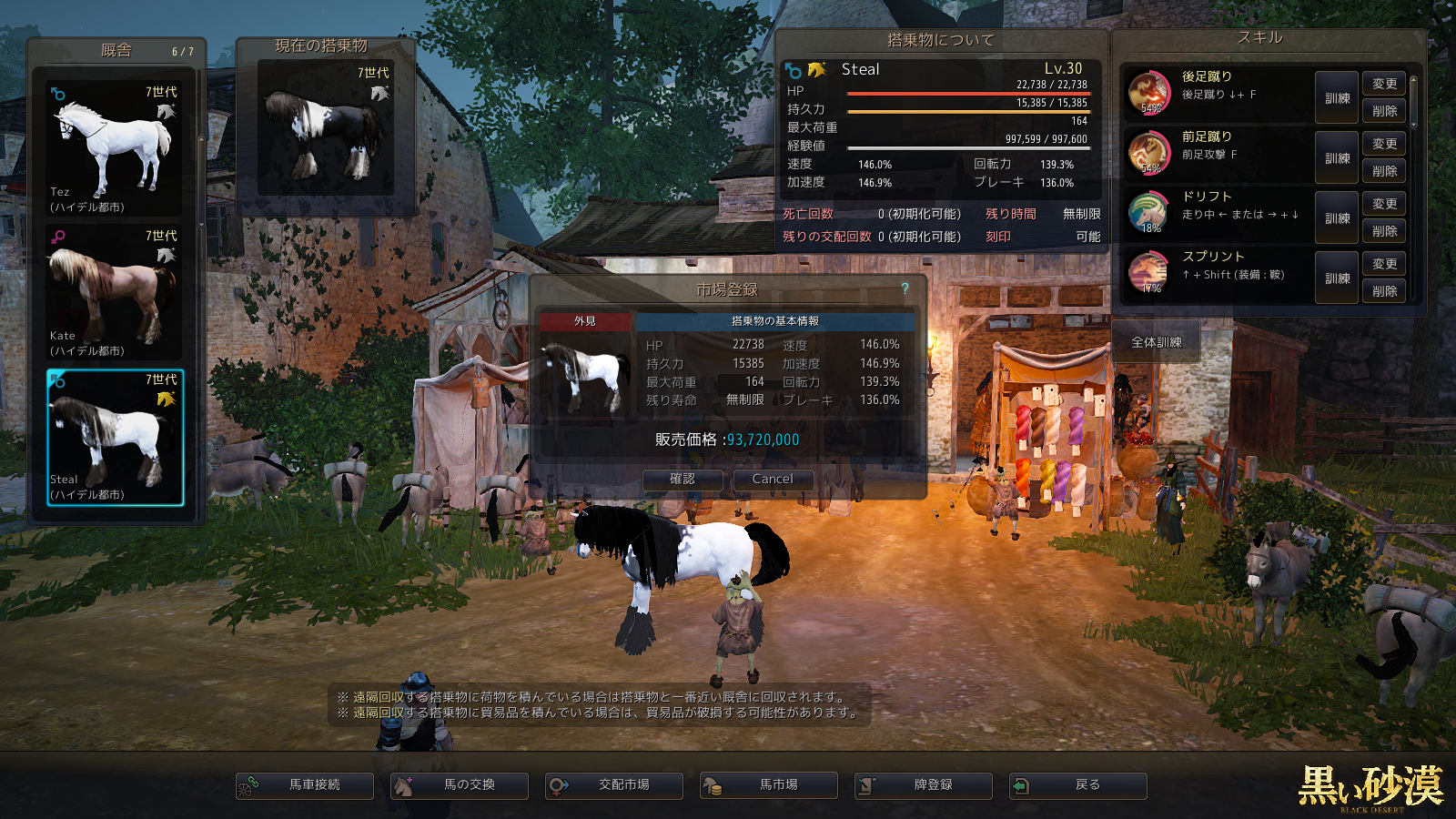Open the 交配市場 breeding market

(x=614, y=785)
